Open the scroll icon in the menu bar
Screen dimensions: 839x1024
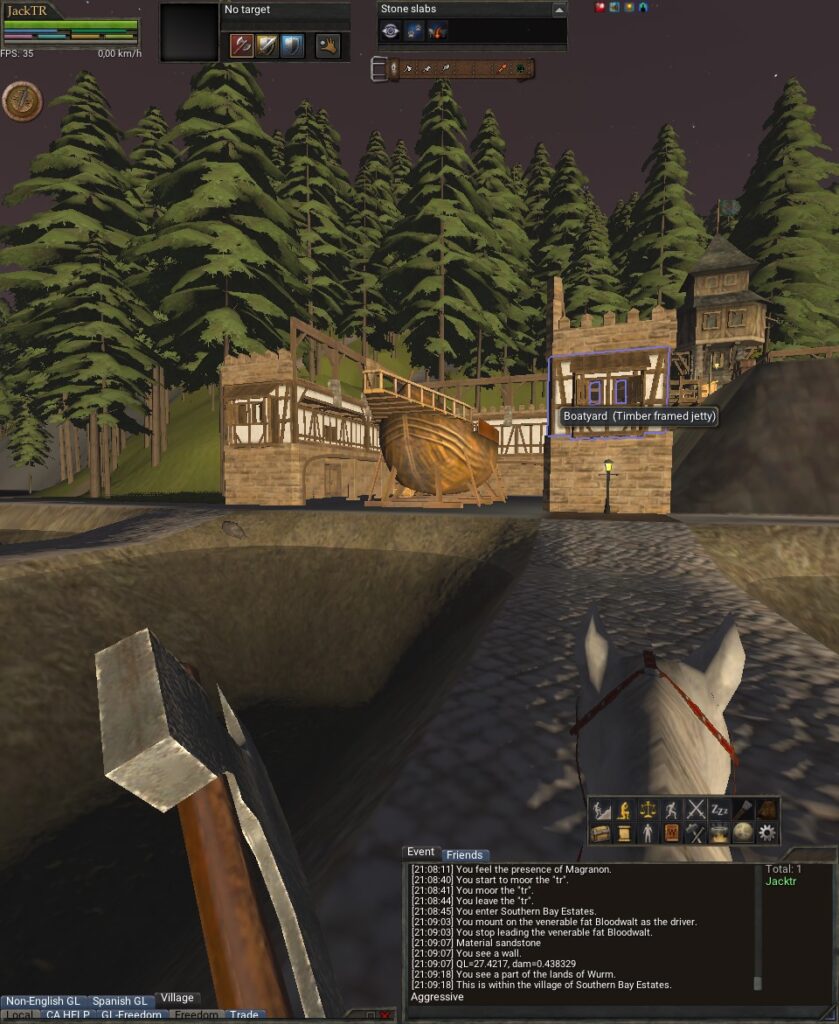click(625, 832)
